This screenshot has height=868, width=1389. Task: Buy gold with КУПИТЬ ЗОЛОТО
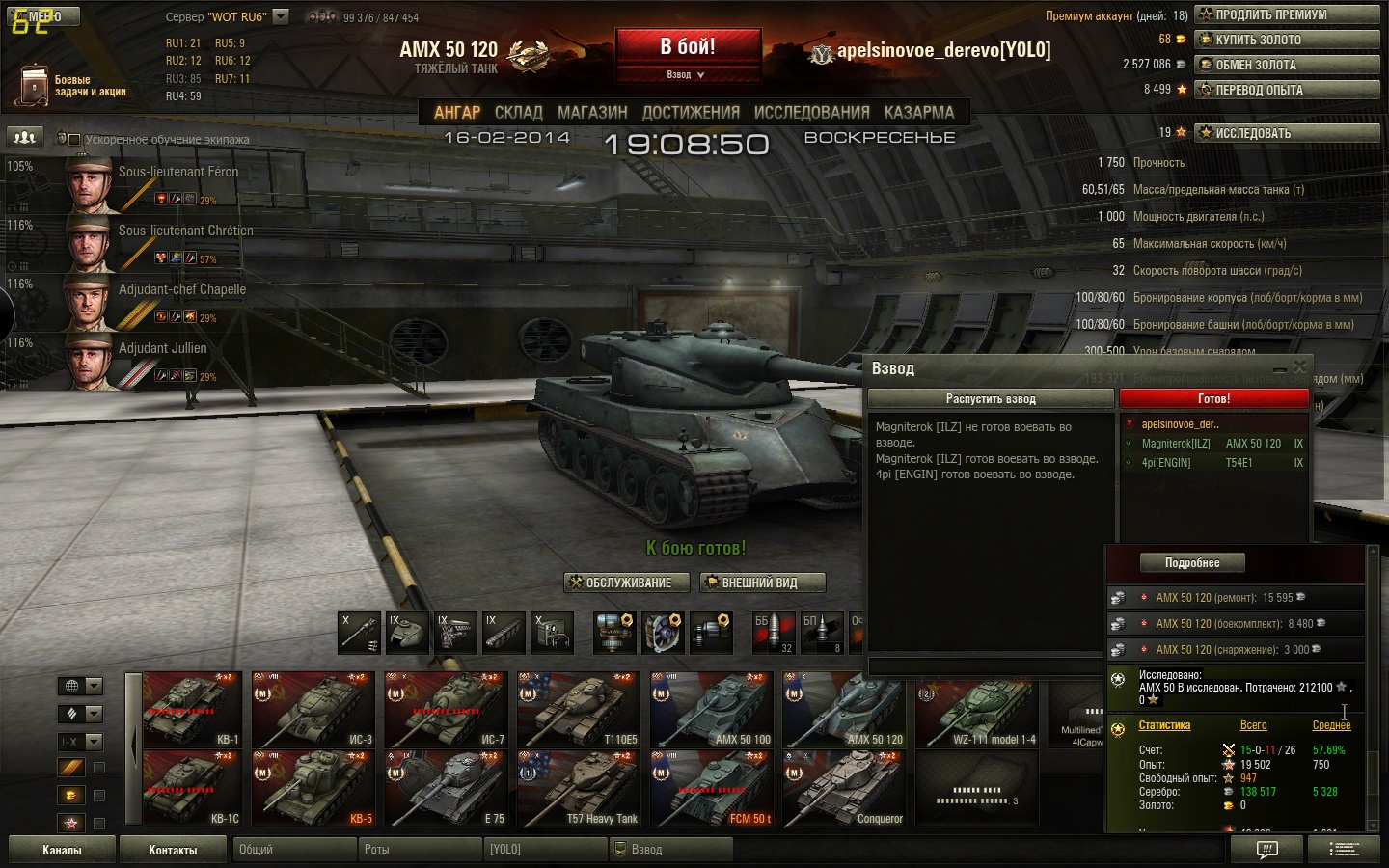(1287, 40)
